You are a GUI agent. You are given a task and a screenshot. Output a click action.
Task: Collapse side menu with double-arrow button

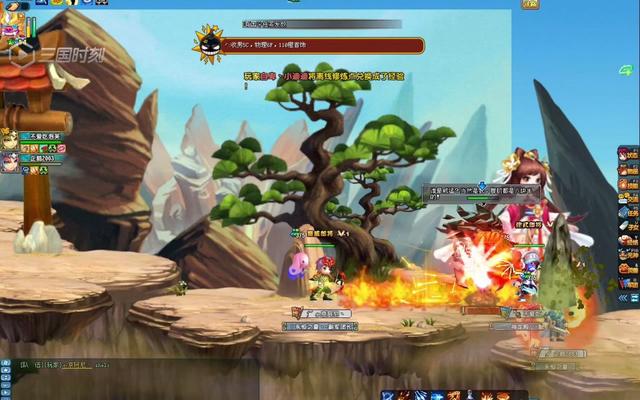coord(623,297)
